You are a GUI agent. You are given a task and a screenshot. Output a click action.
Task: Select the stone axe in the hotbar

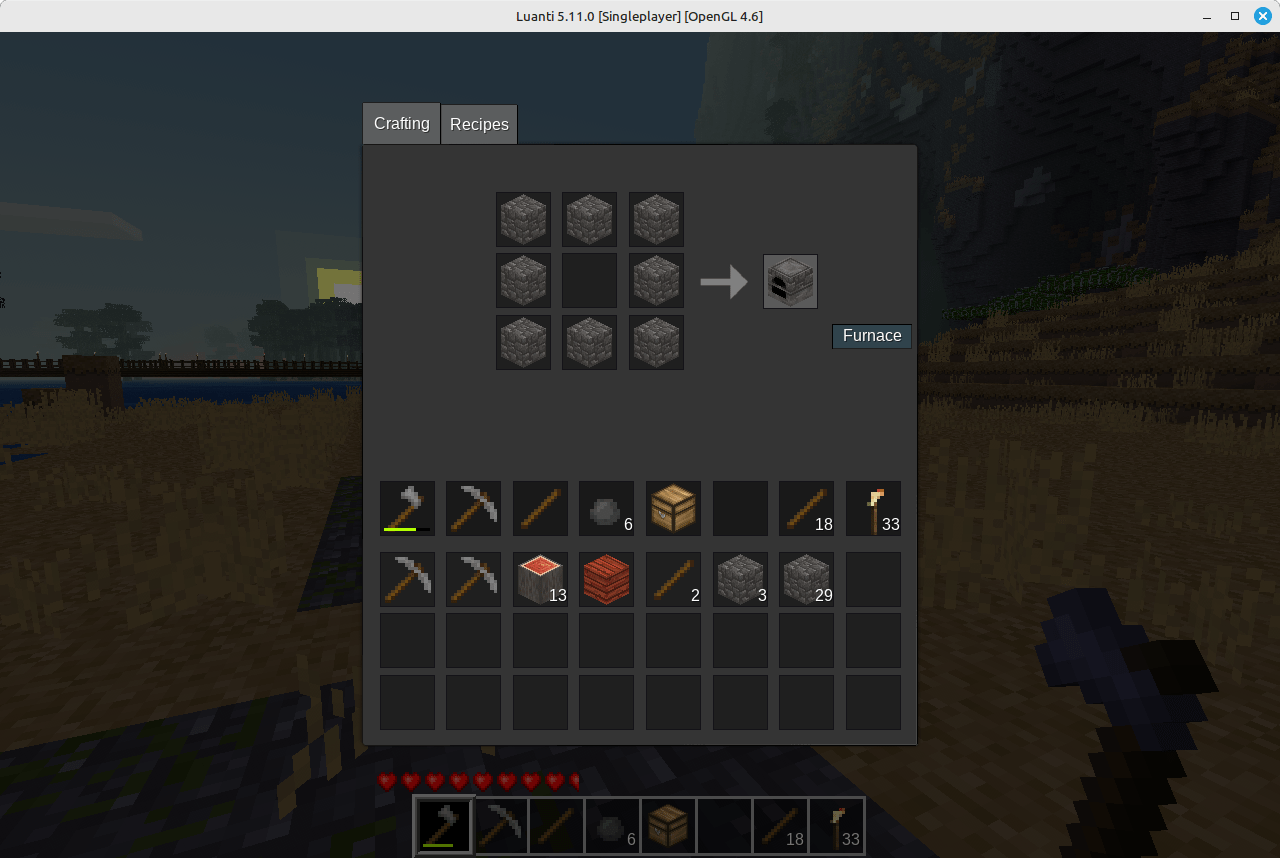443,825
